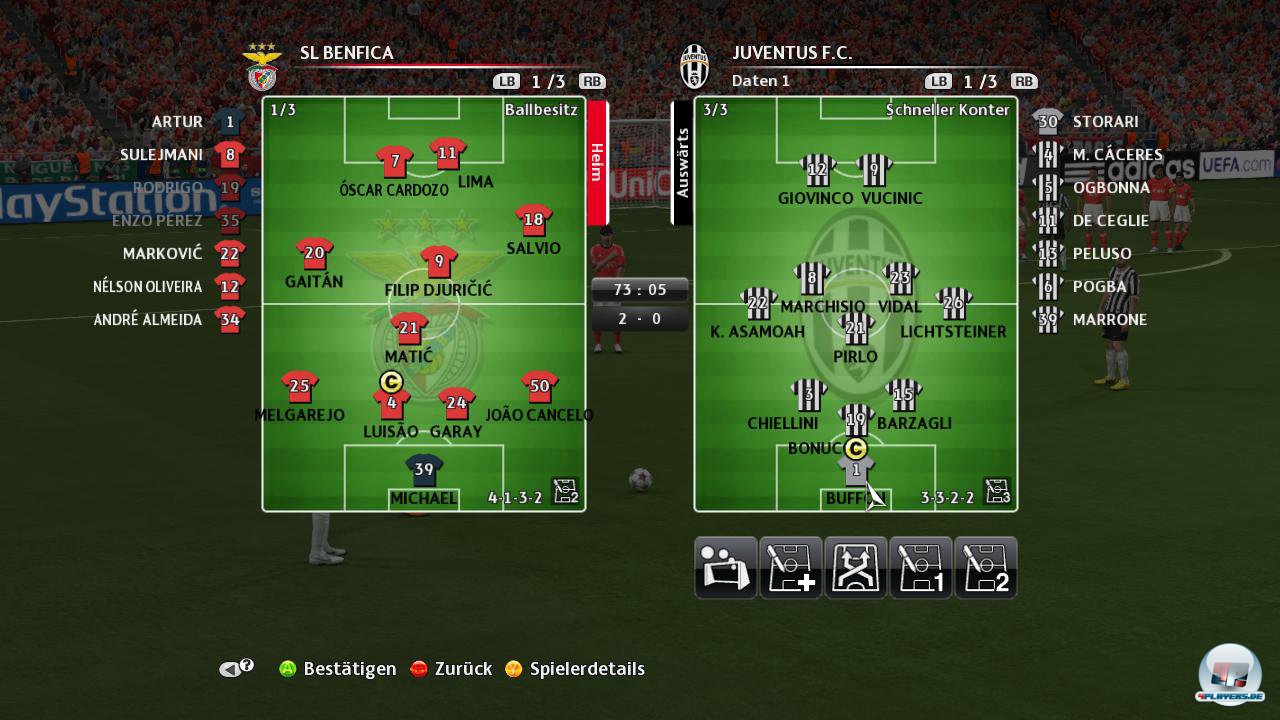Screen dimensions: 1280x720
Task: Click the Benfica crest icon
Action: [262, 66]
